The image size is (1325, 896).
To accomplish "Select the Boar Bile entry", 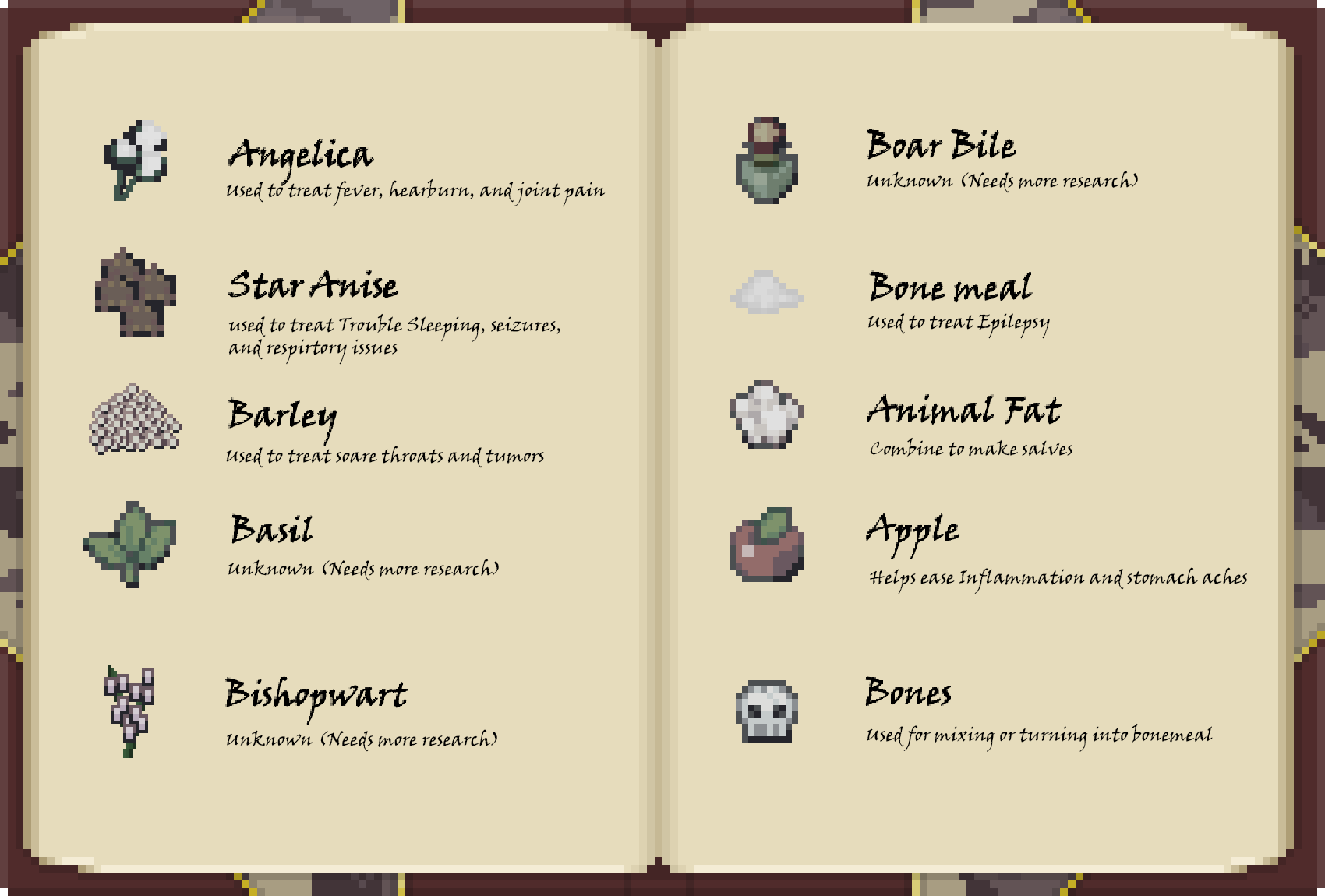I will pos(941,146).
